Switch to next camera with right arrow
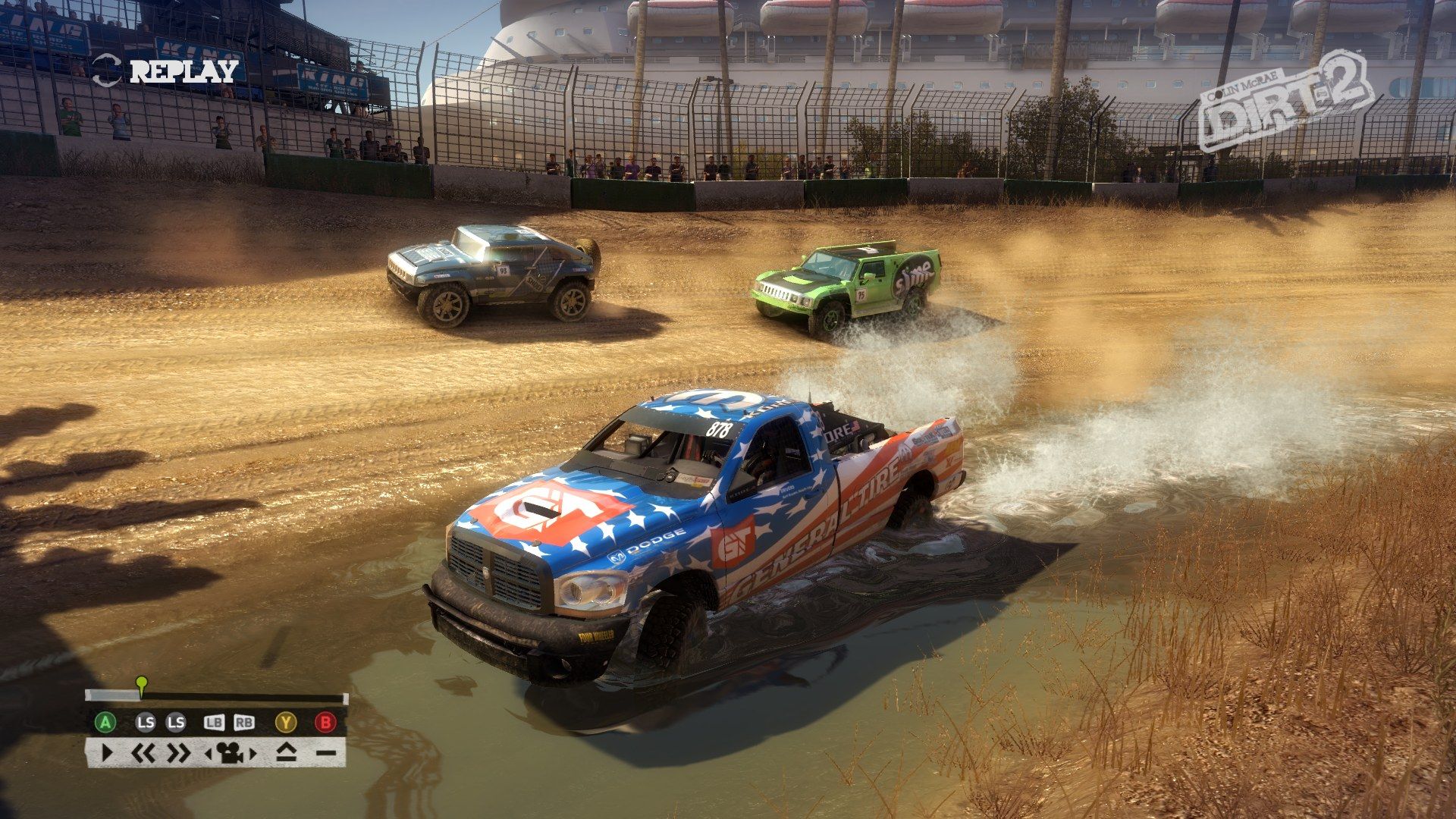 click(253, 754)
